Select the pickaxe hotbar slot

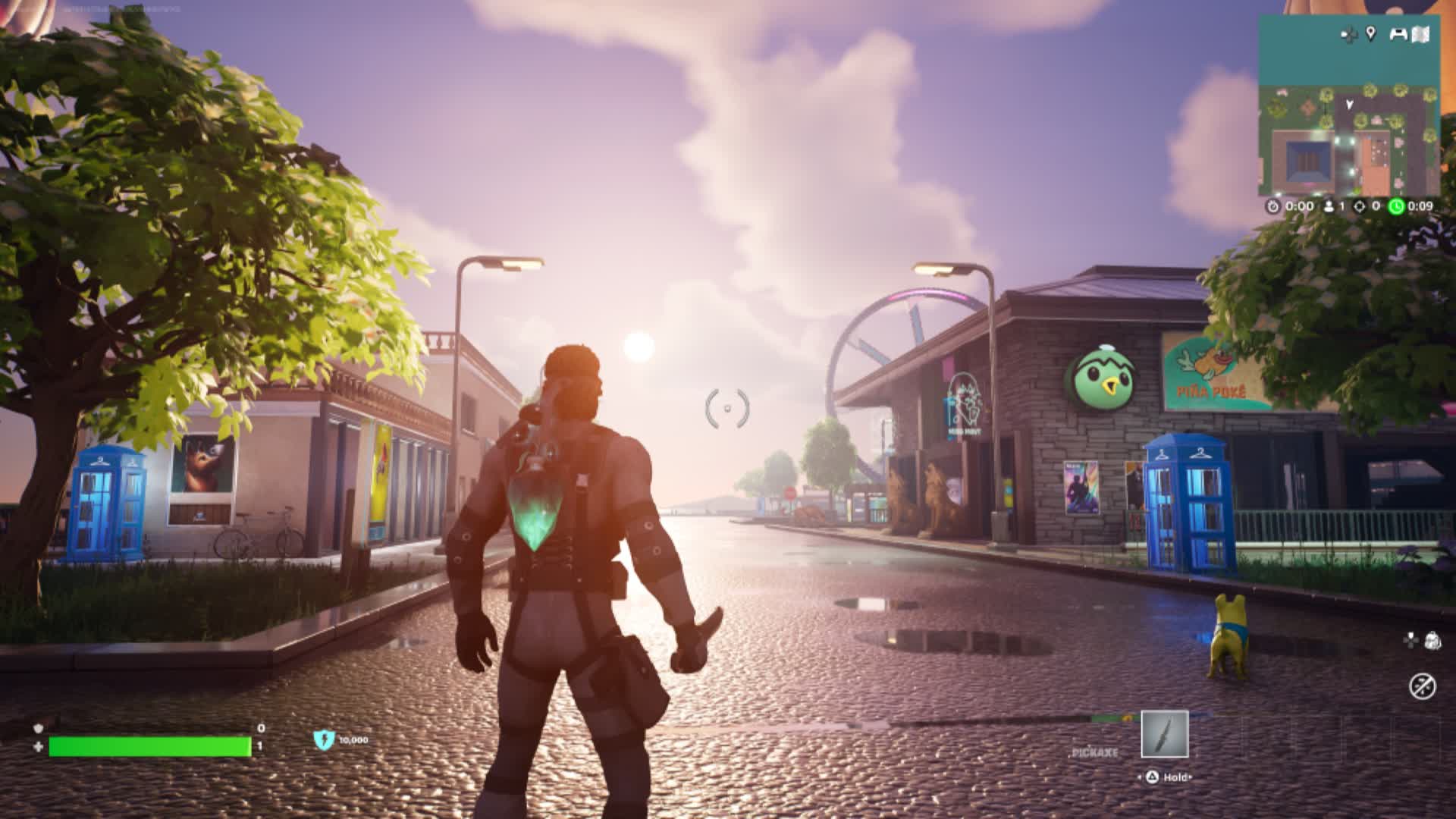point(1164,734)
